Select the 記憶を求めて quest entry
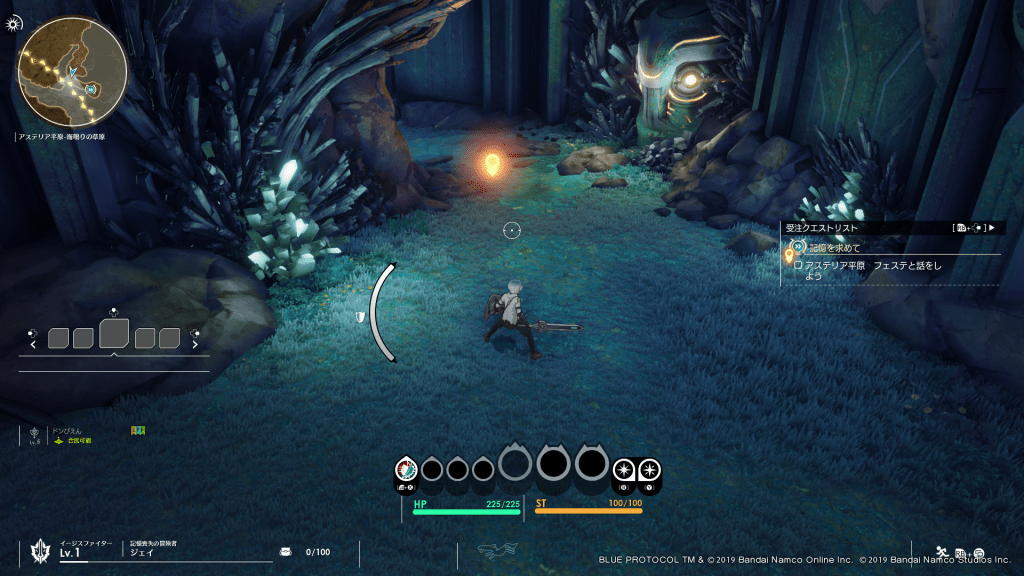The width and height of the screenshot is (1024, 576). 834,247
